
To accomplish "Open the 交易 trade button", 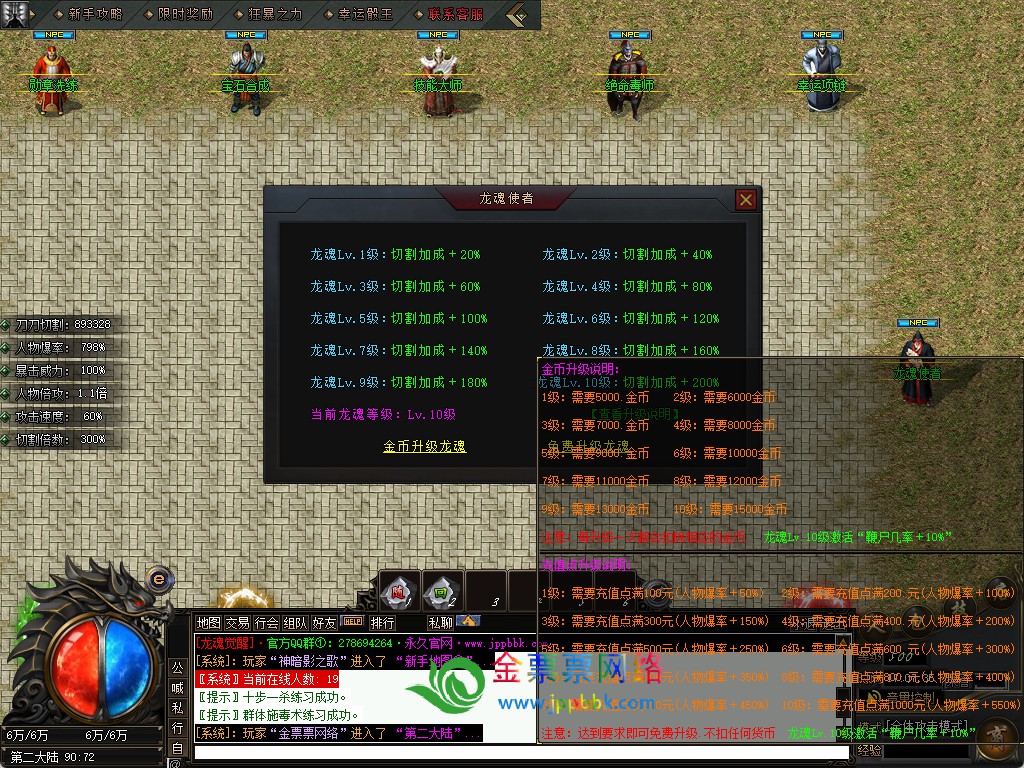I will (237, 623).
